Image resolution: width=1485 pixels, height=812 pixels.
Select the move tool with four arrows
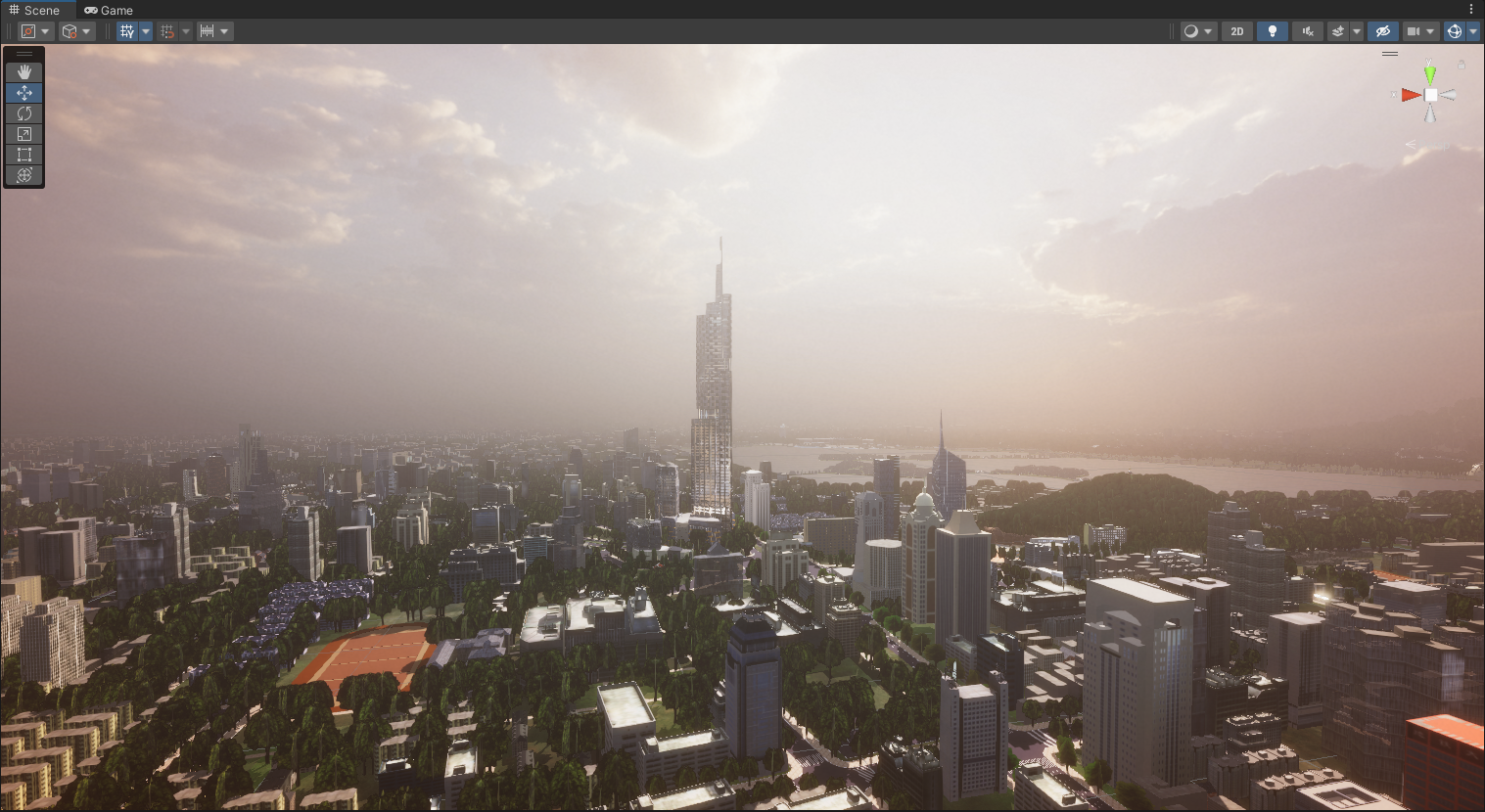24,93
